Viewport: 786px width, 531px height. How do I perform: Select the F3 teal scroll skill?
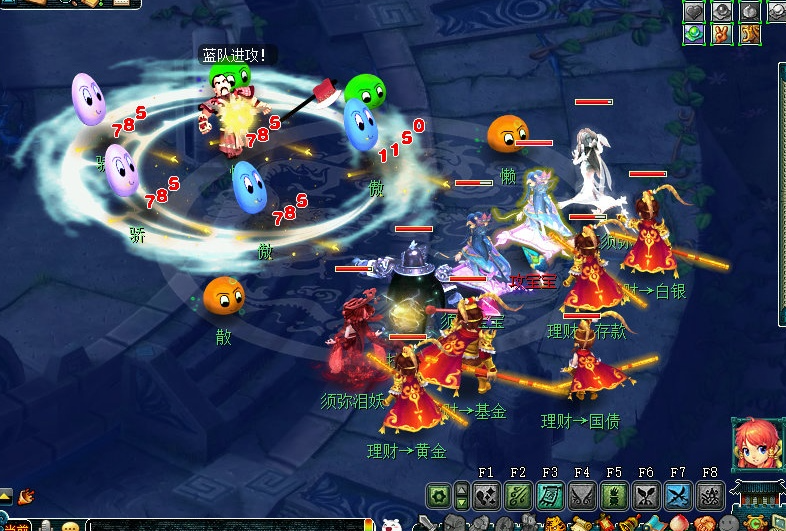(550, 495)
